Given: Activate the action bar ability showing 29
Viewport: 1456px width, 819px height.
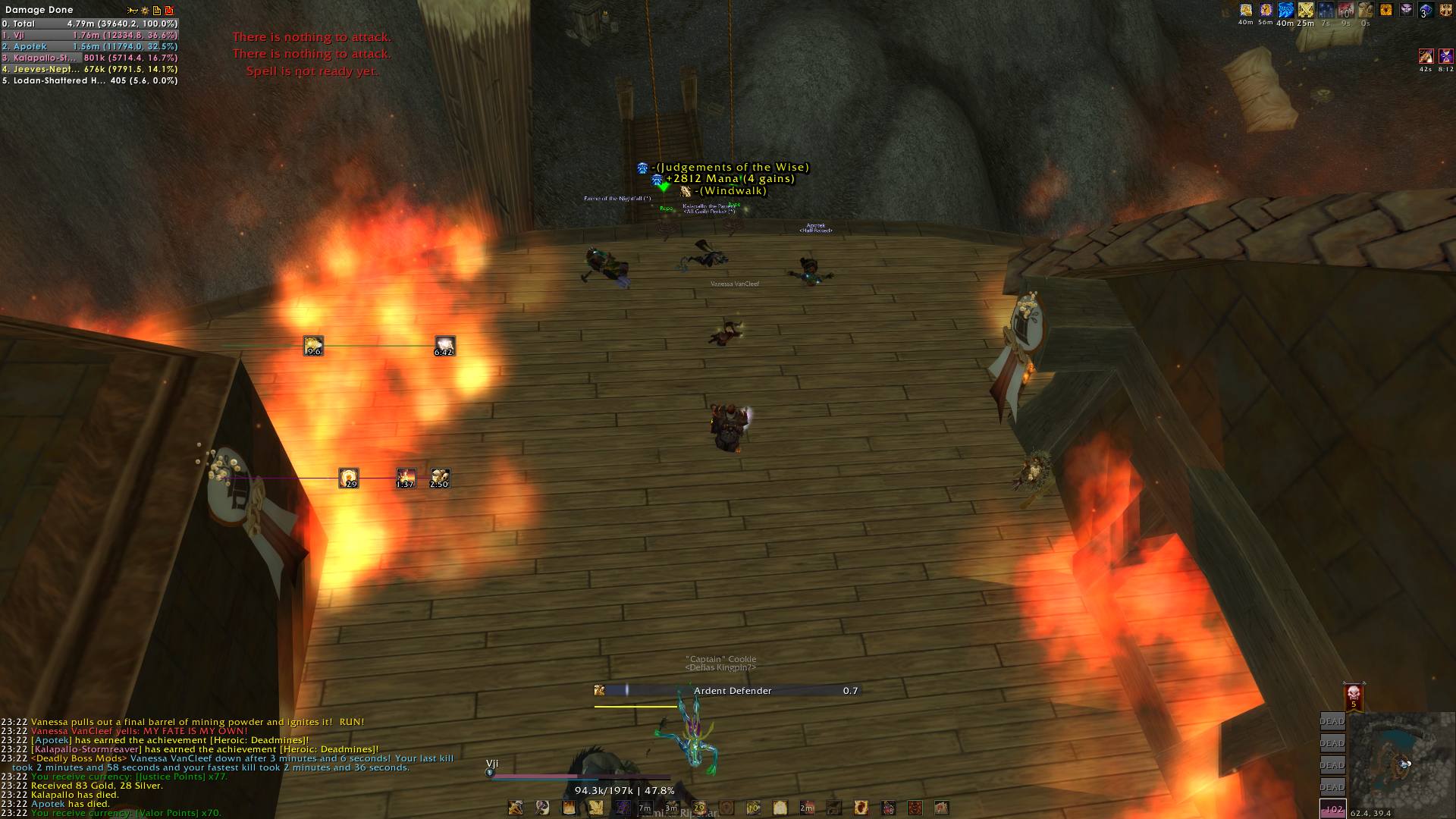Looking at the screenshot, I should tap(699, 808).
